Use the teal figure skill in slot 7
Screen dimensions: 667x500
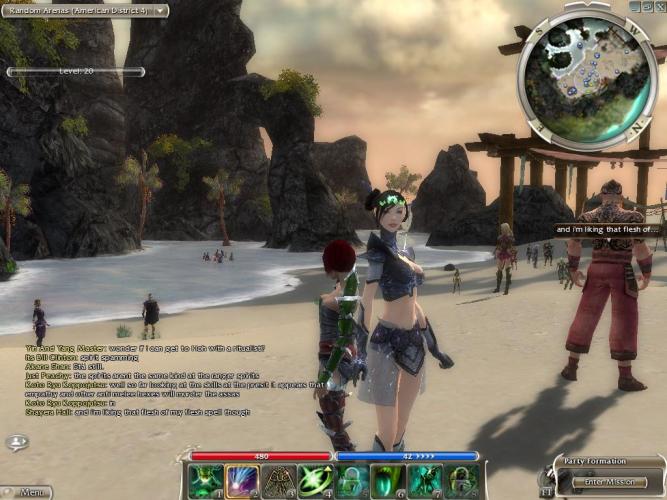pos(425,481)
